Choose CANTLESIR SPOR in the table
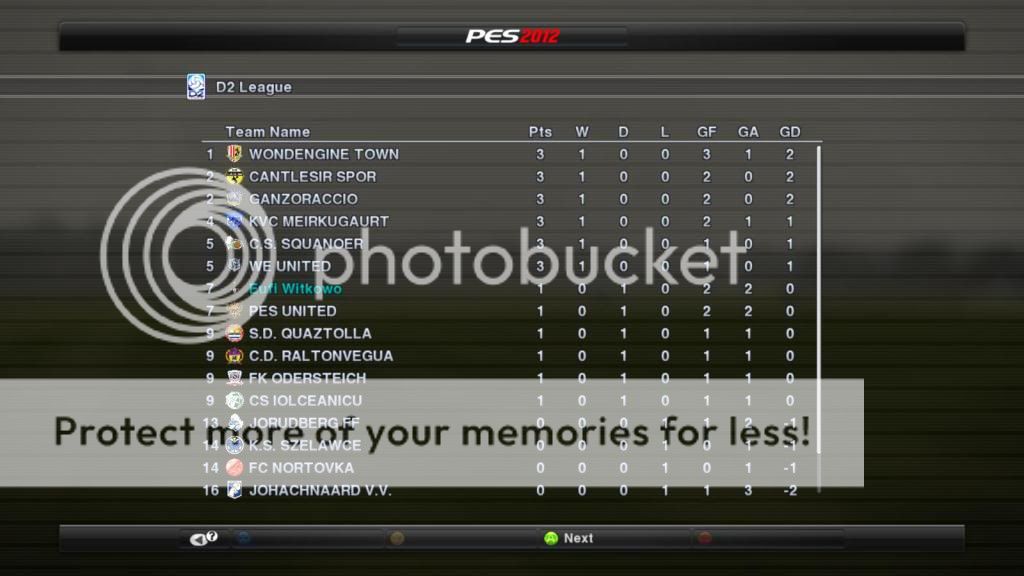The width and height of the screenshot is (1024, 576). (x=312, y=177)
